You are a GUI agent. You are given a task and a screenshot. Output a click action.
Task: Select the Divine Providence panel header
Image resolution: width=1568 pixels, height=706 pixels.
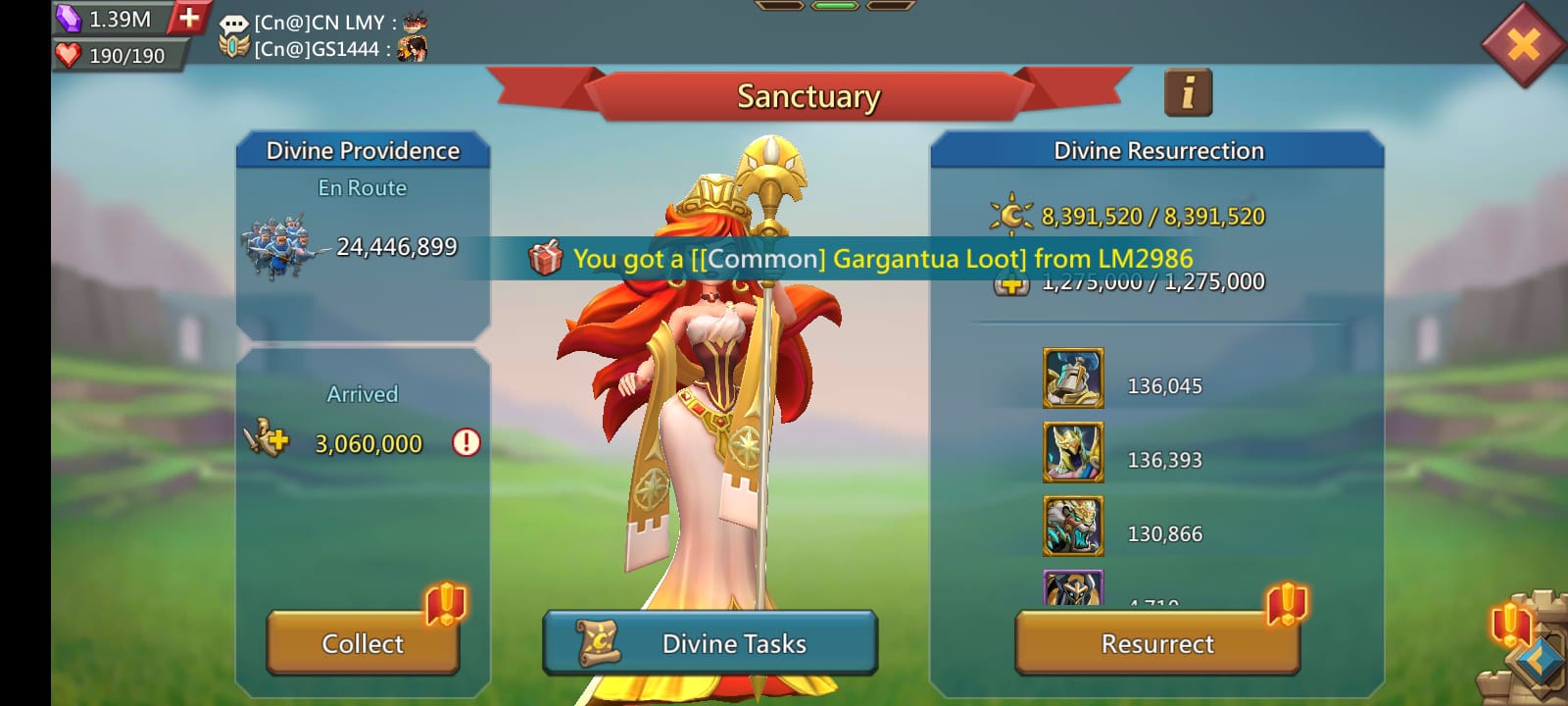coord(363,150)
